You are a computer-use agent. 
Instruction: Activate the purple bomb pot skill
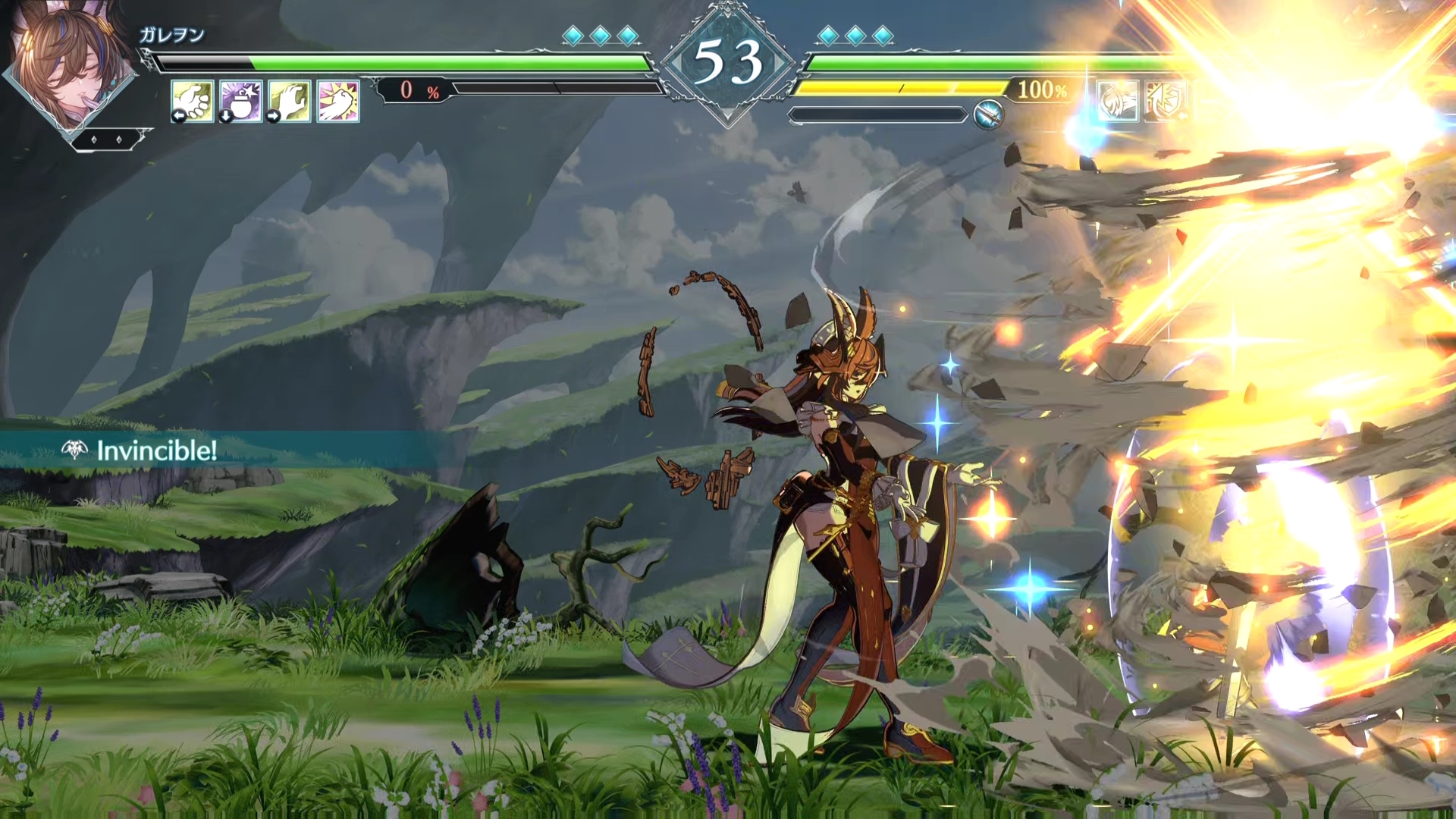point(241,101)
